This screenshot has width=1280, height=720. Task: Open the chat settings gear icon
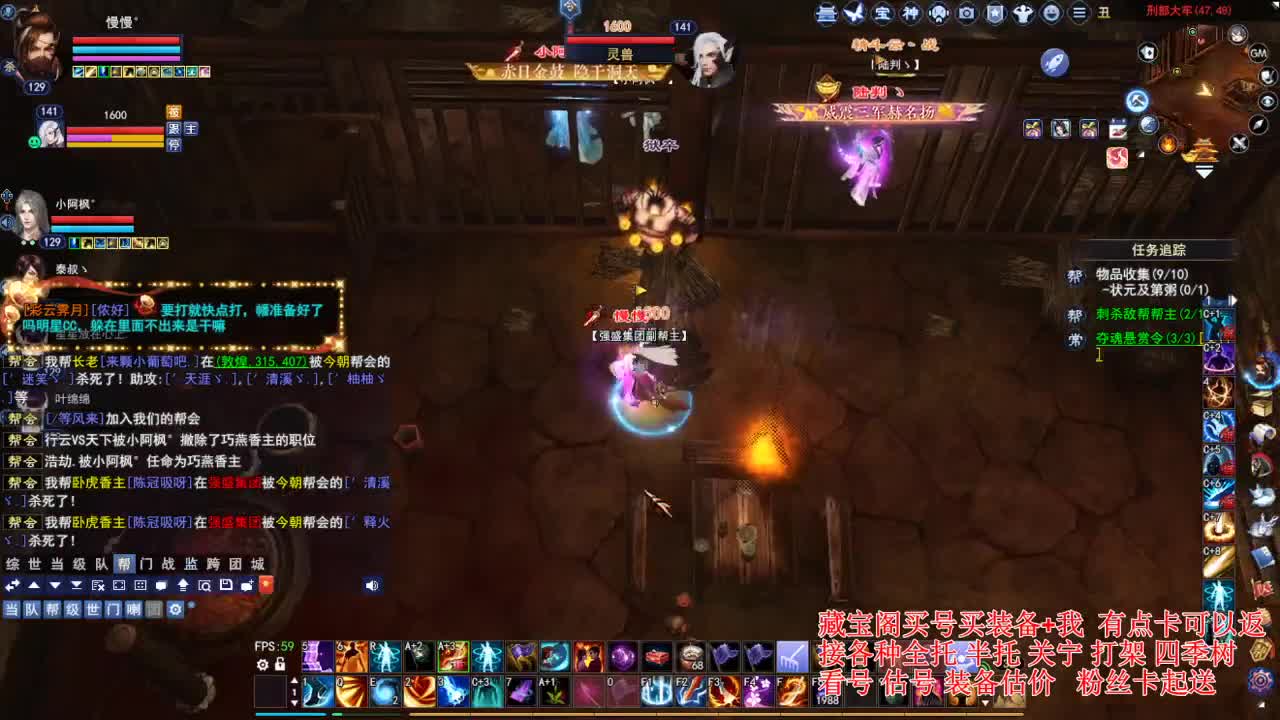point(174,609)
